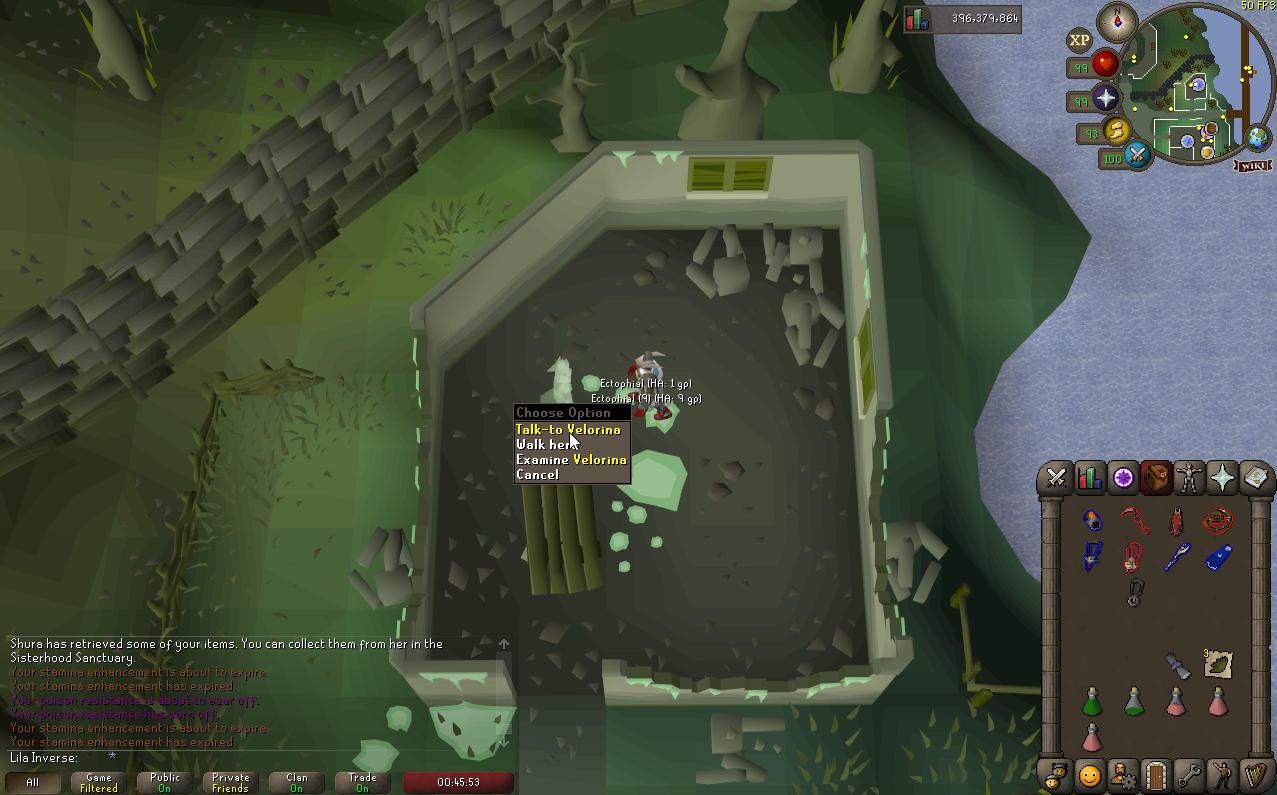Select the green potion flask in inventory
Screen dimensions: 1277x795
click(1092, 701)
